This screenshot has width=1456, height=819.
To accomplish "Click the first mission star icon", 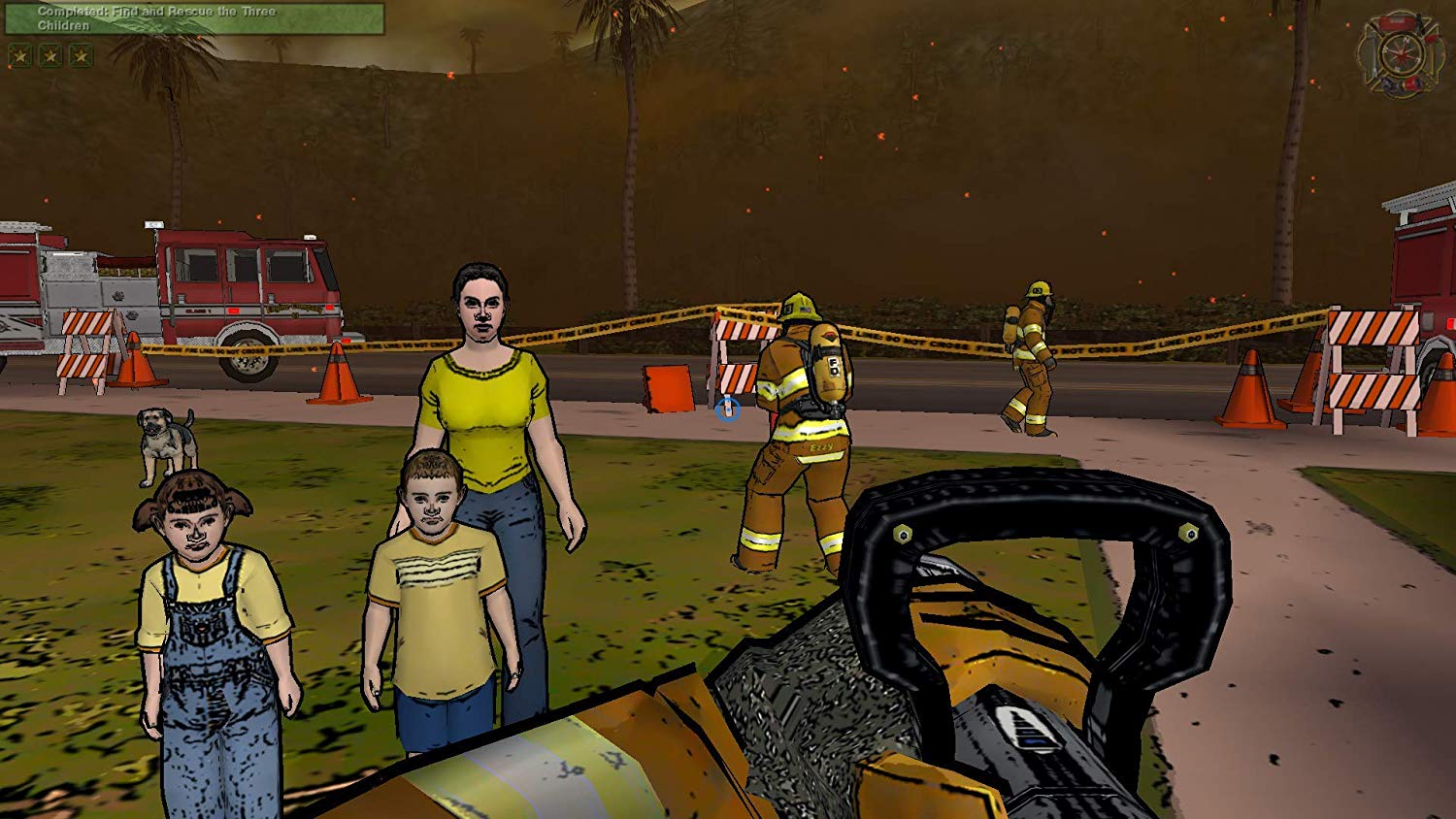I will pos(19,55).
